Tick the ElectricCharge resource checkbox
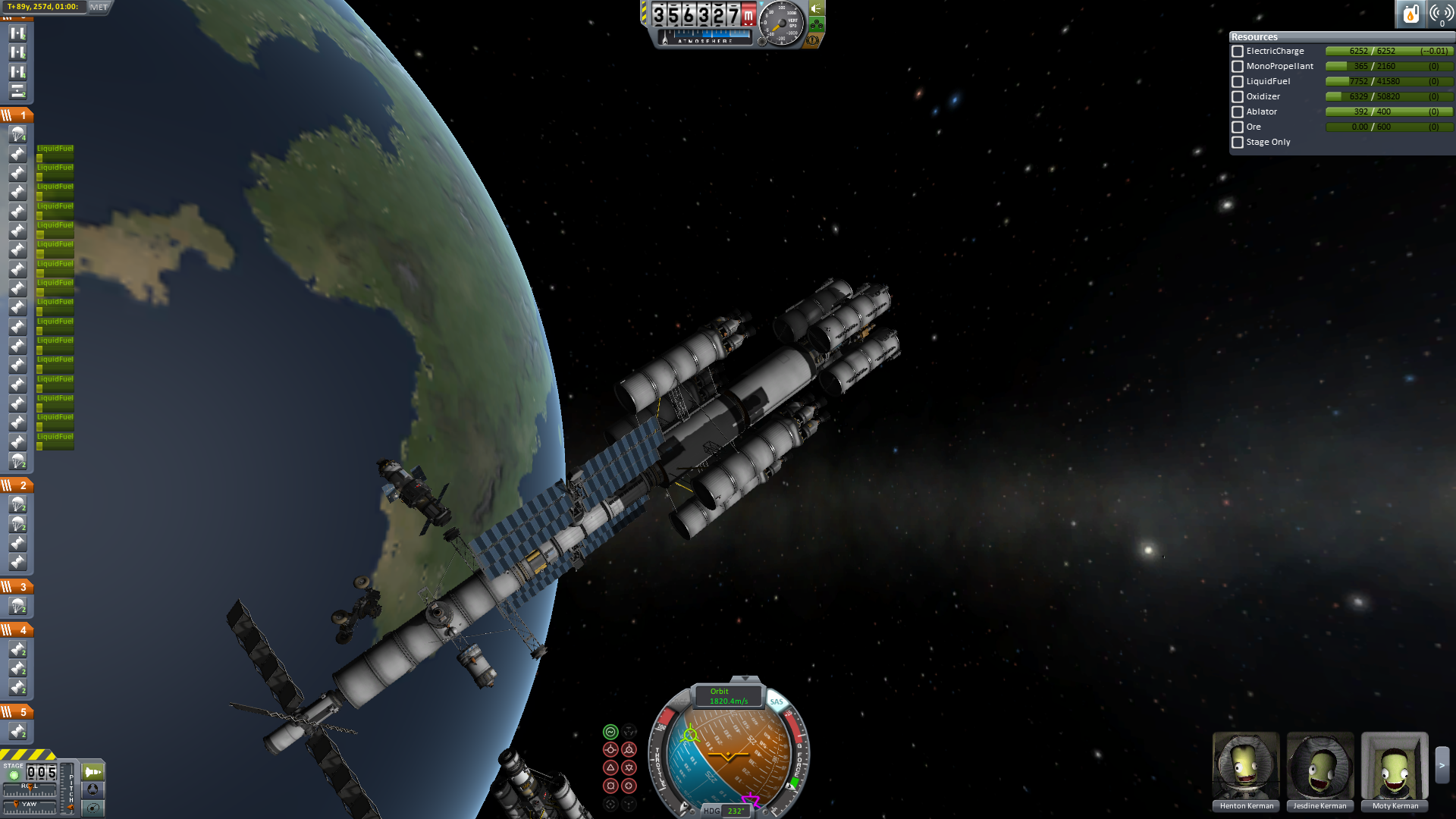1456x819 pixels. (x=1238, y=52)
